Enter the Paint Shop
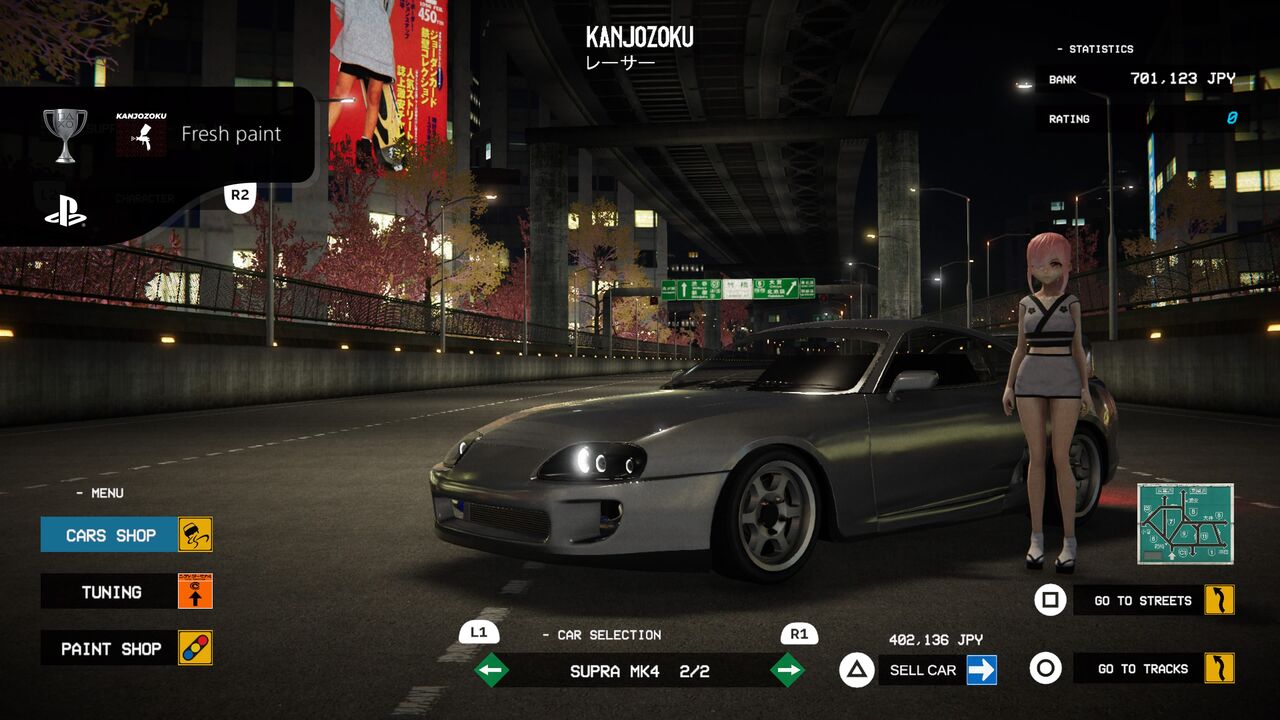This screenshot has height=720, width=1280. click(x=111, y=649)
